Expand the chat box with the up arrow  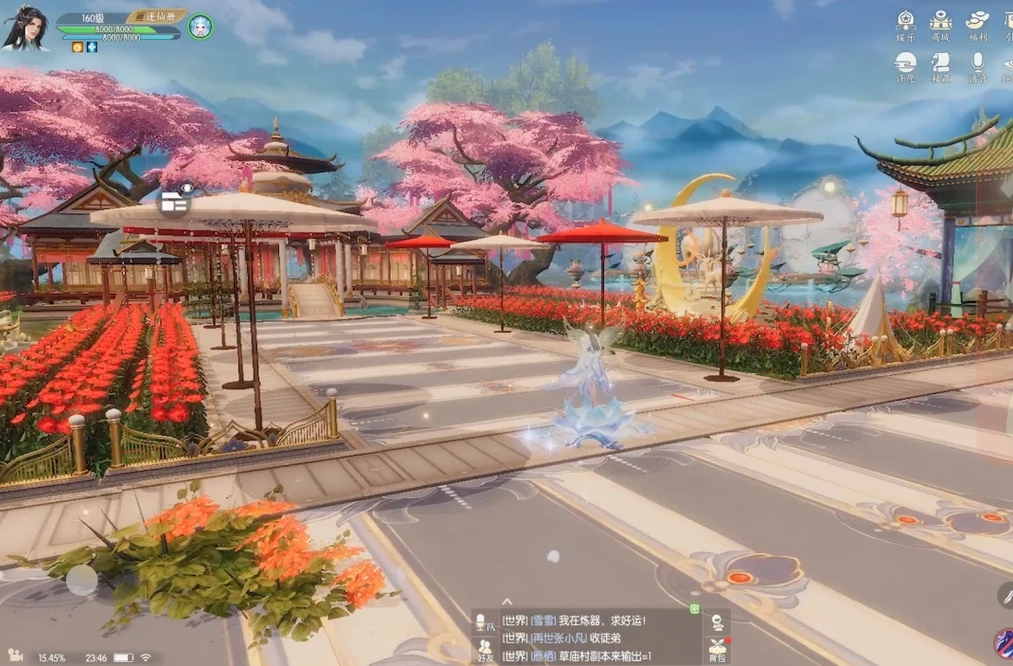tap(507, 602)
